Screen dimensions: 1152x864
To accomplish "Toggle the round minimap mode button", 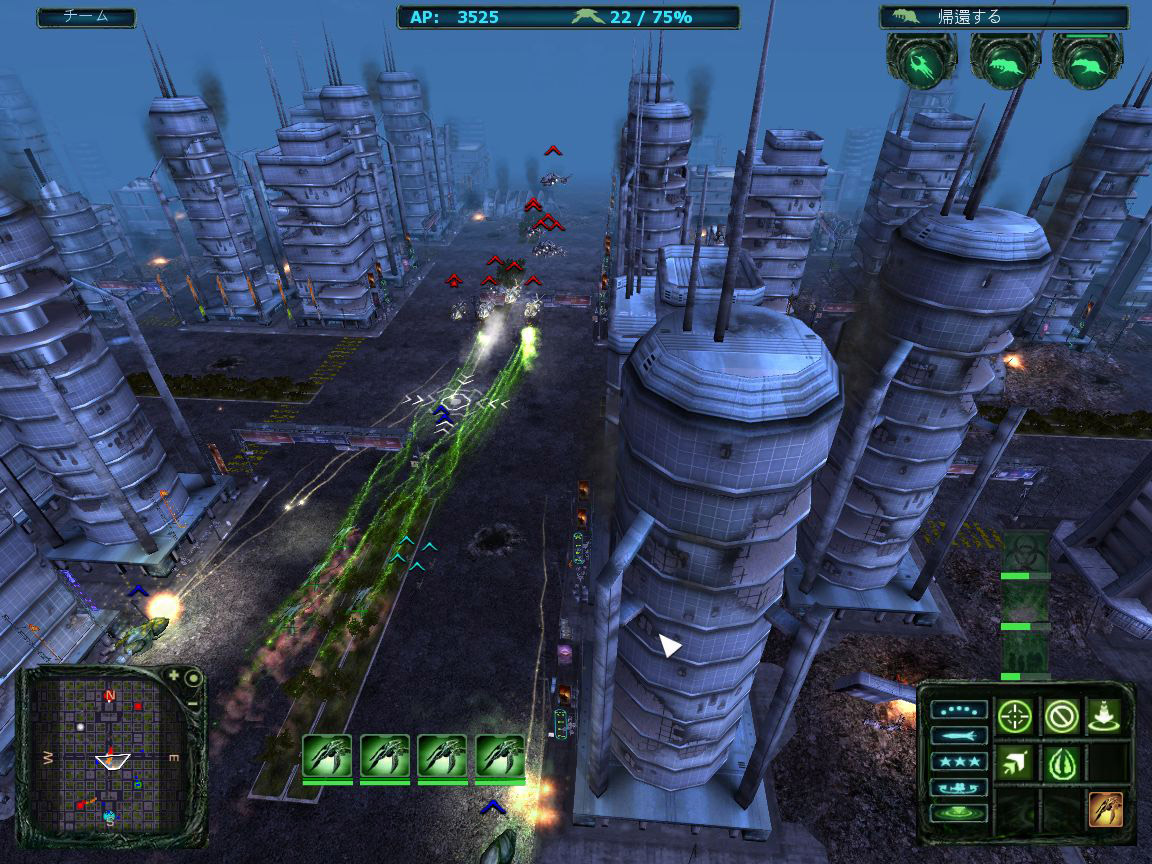I will 193,678.
